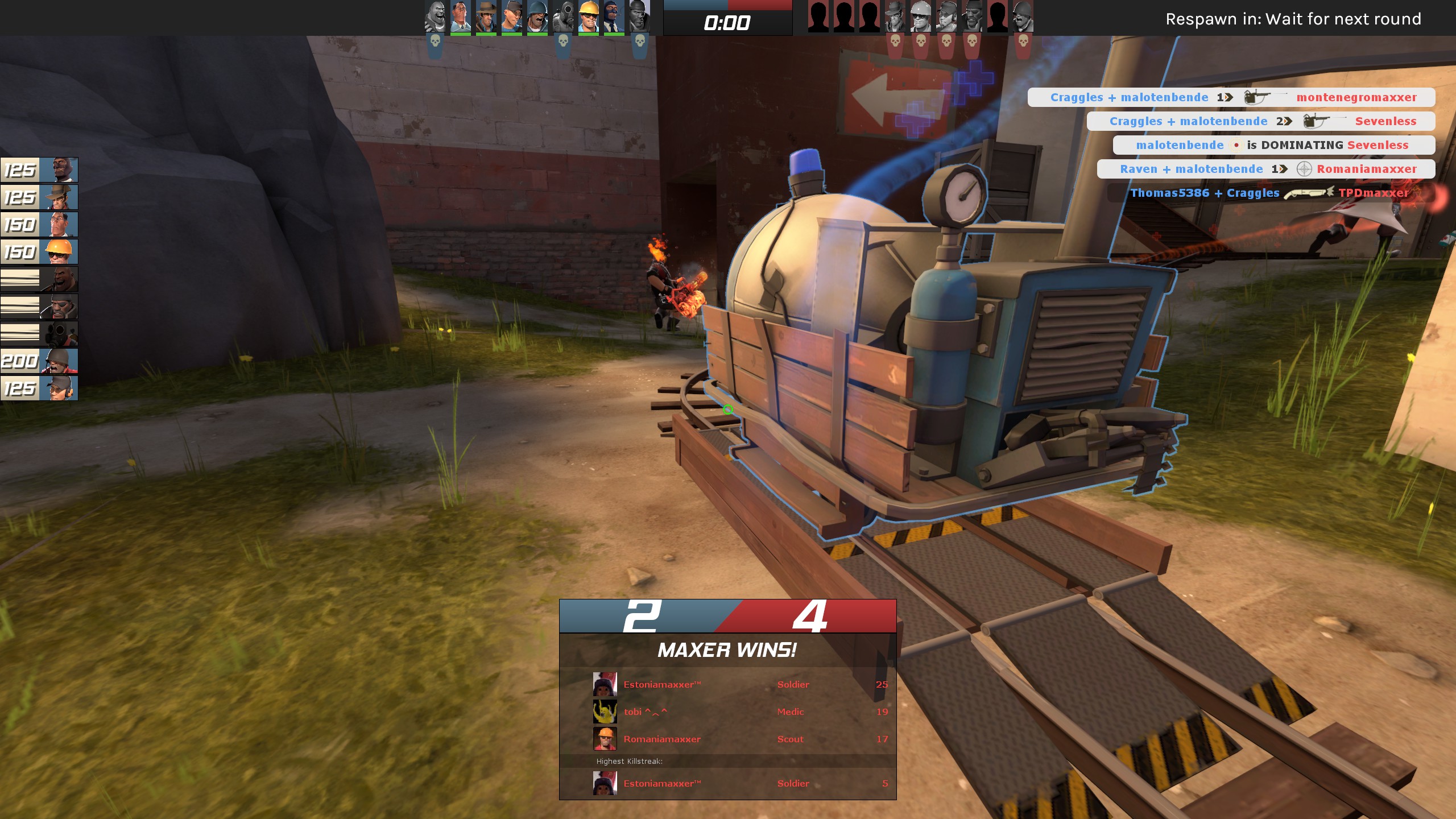
Task: Click the DOMINATING Sevenless kill feed notice
Action: pyautogui.click(x=1273, y=145)
